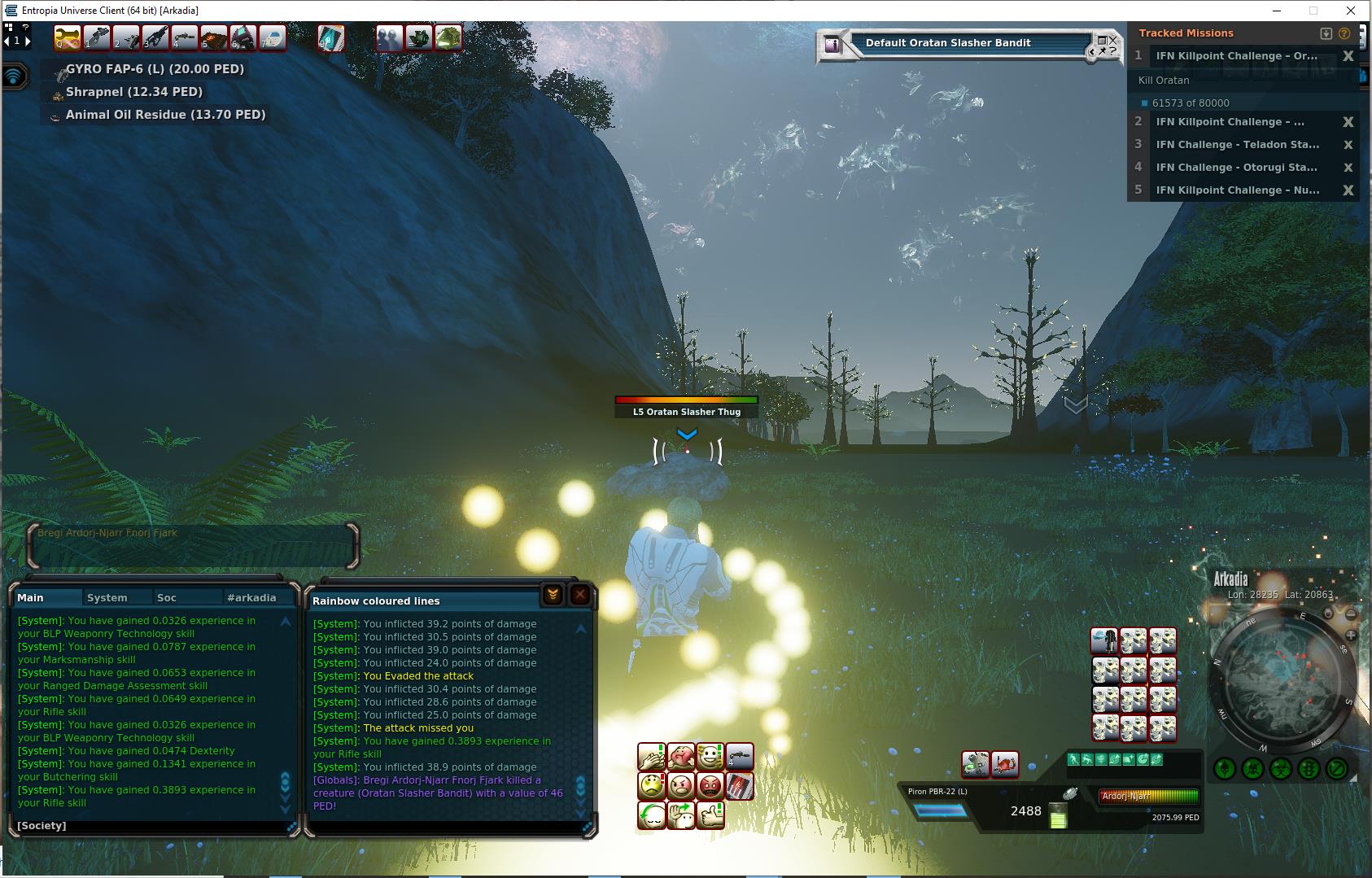Activate hotbar slot 5 with the orange book
1372x878 pixels.
click(x=214, y=37)
